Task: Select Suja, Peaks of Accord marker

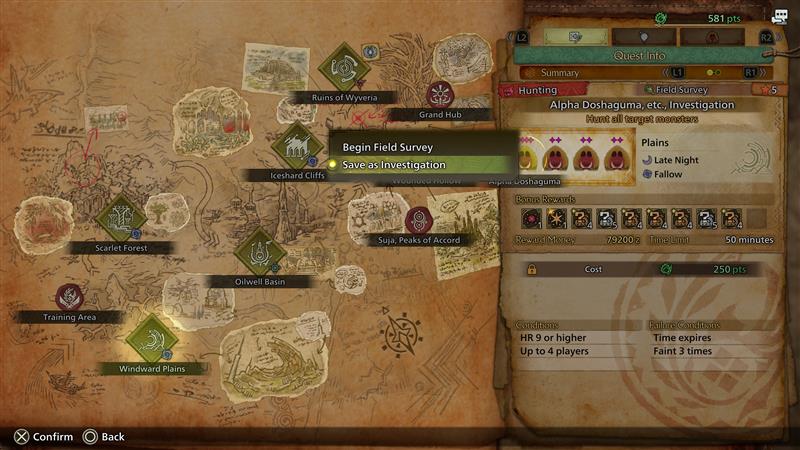Action: 418,220
